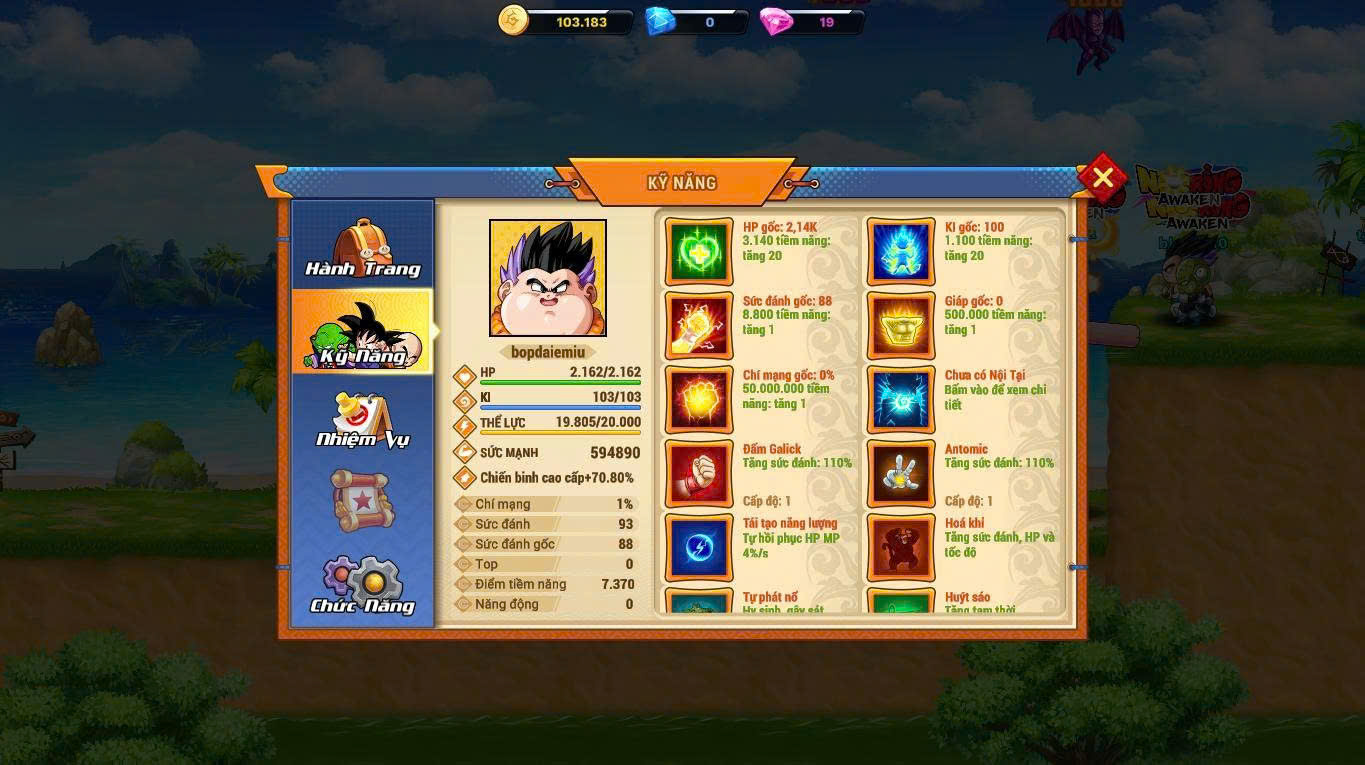
Task: Upgrade HP gốc with the green heart icon
Action: 699,251
